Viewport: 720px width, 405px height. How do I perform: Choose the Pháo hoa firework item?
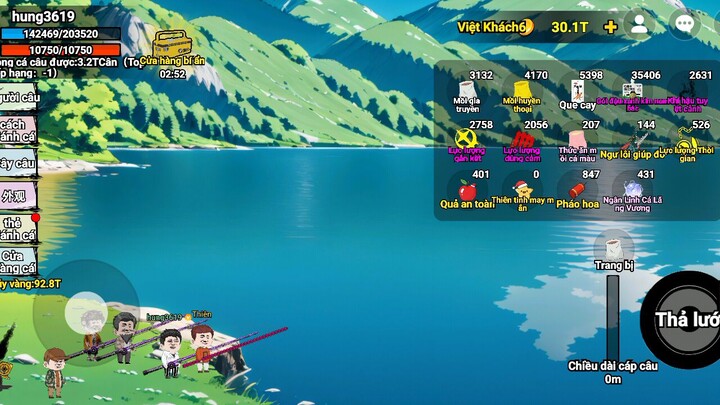tap(577, 191)
